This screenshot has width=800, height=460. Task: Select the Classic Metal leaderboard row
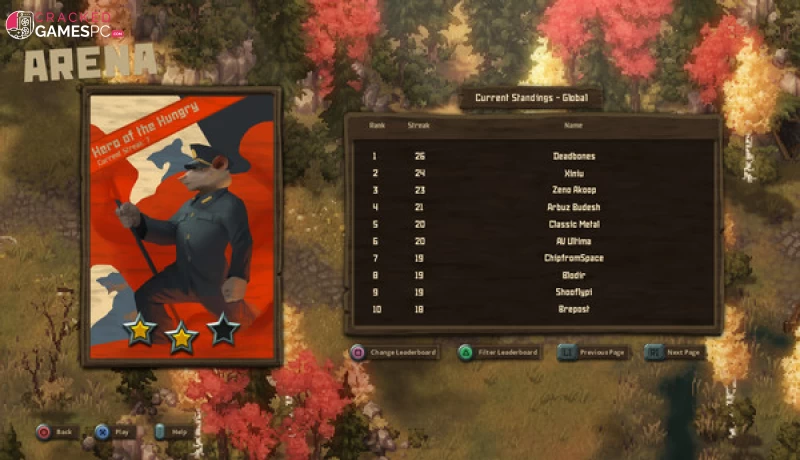pyautogui.click(x=532, y=224)
